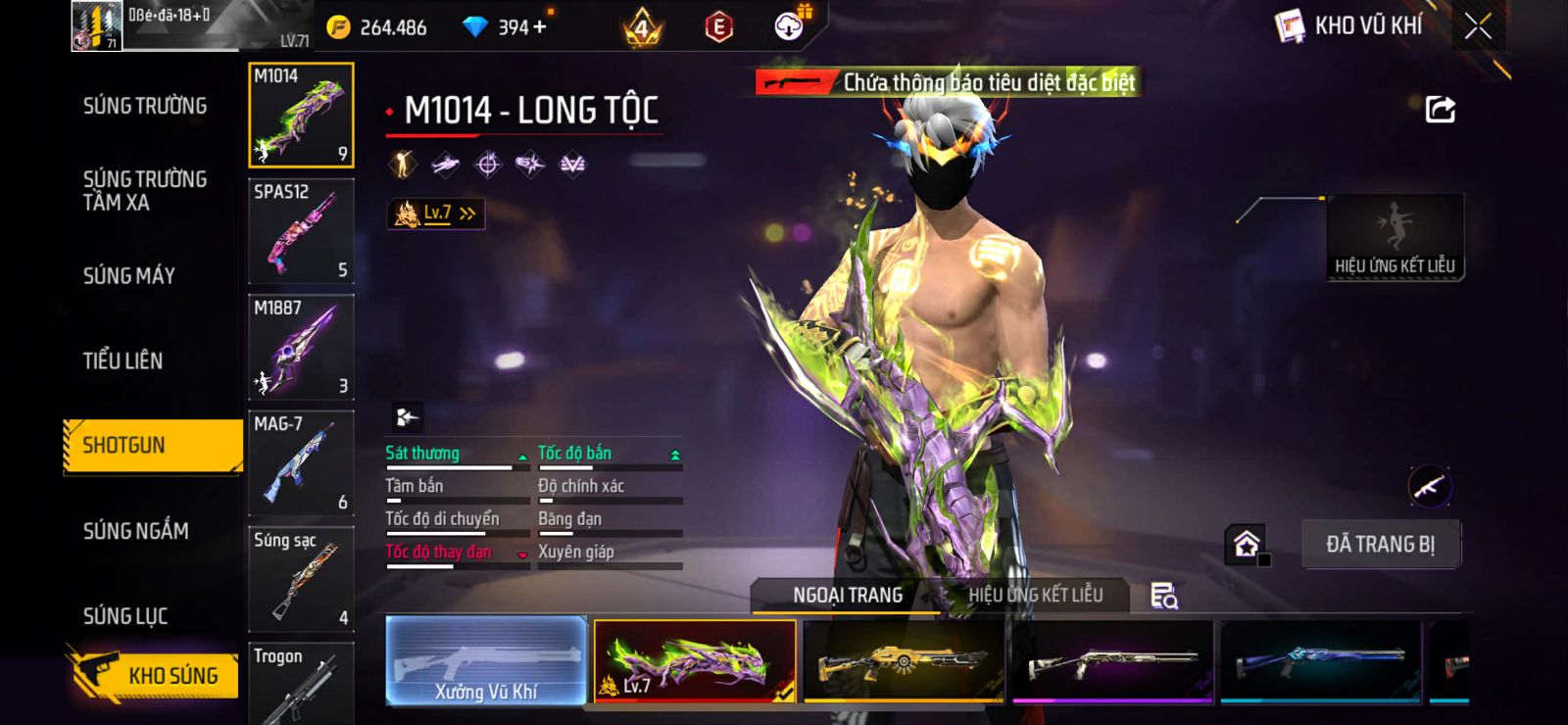
Task: Open the skin list search icon
Action: coord(1163,596)
